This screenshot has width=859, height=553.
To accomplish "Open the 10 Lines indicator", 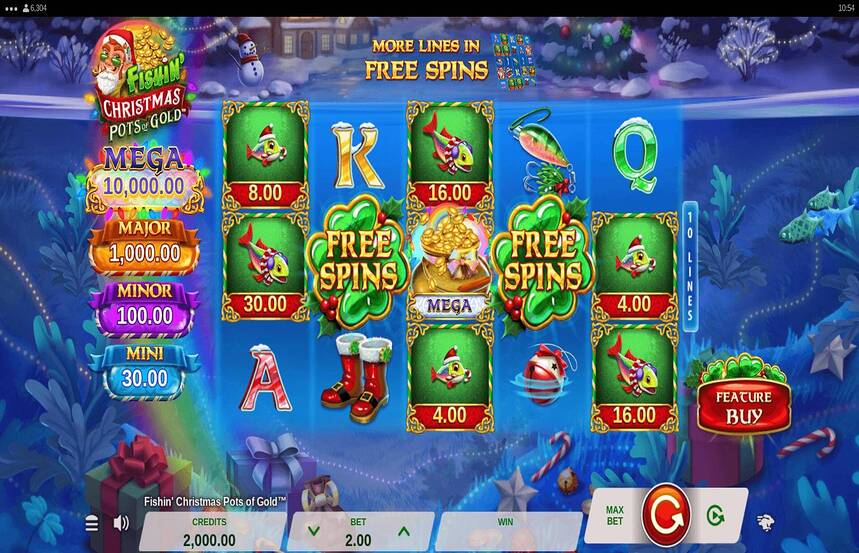I will pyautogui.click(x=689, y=265).
